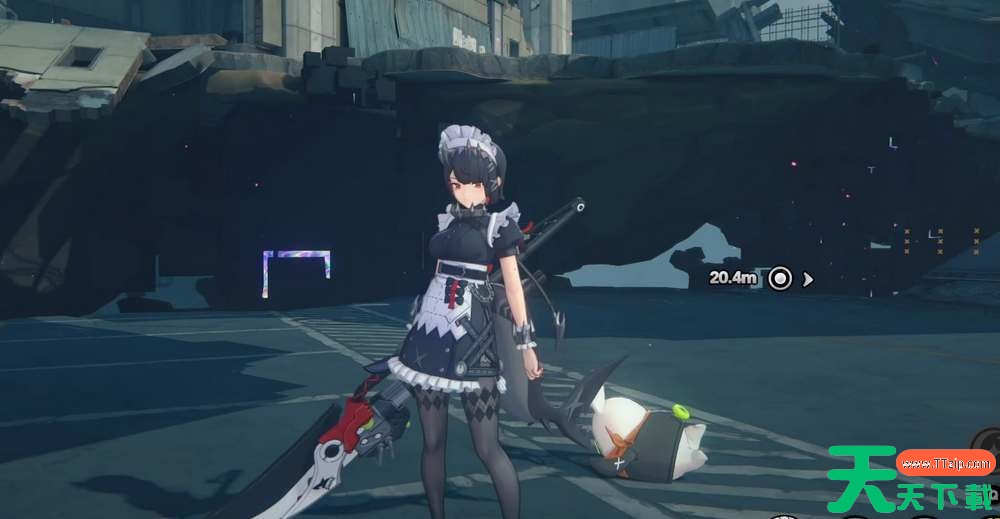
Task: Click the objective waypoint marker showing 20.4m
Action: 780,278
